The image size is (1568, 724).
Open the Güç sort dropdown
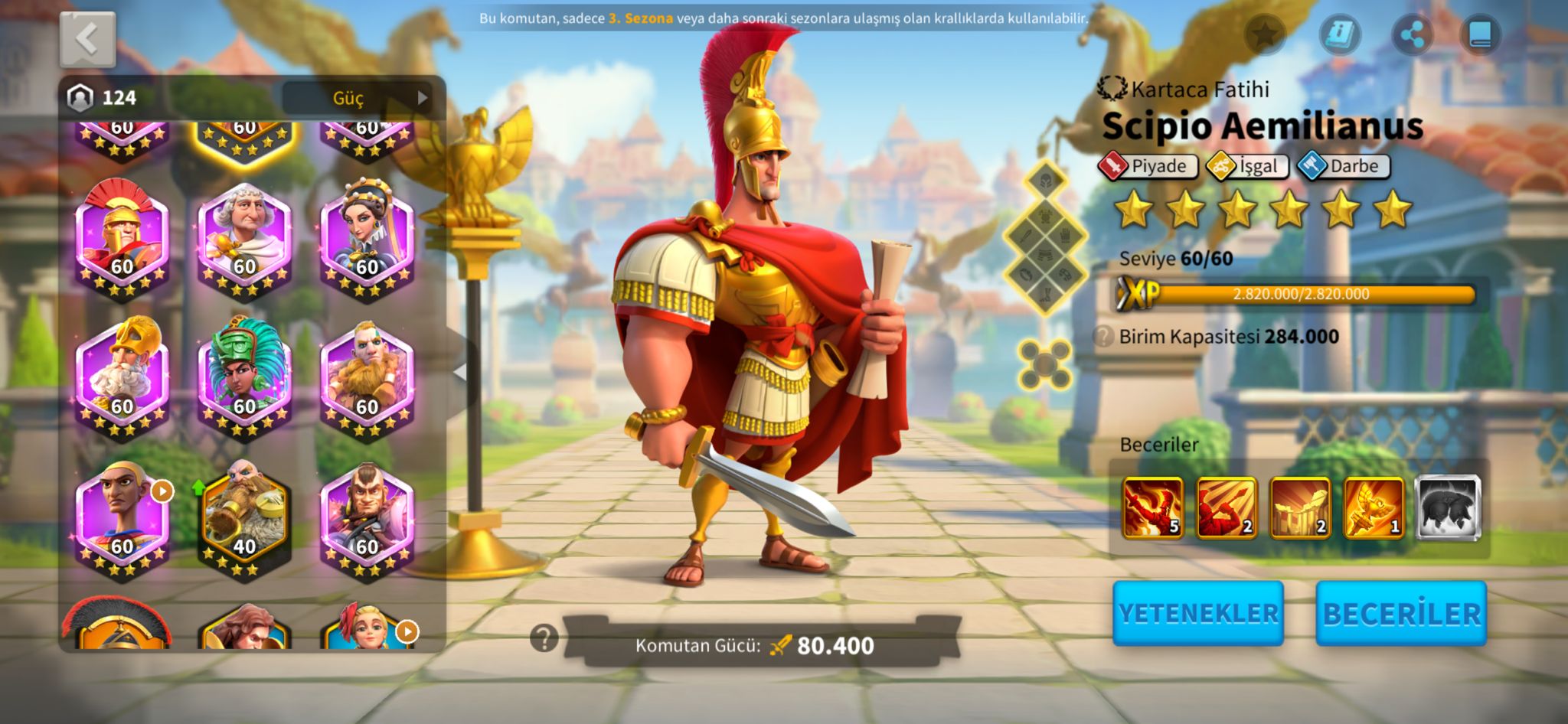356,98
